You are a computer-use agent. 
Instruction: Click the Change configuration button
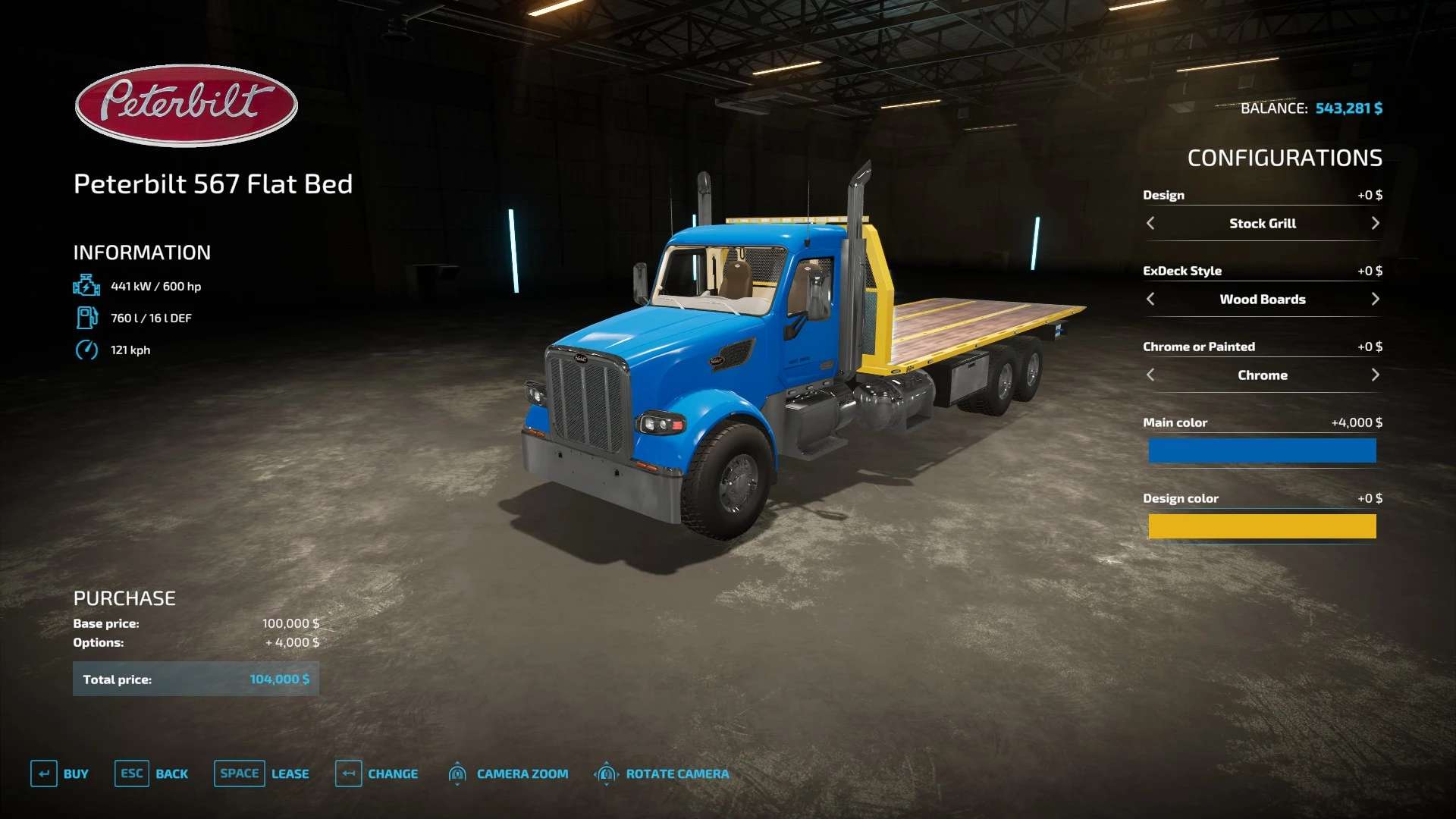[x=377, y=773]
